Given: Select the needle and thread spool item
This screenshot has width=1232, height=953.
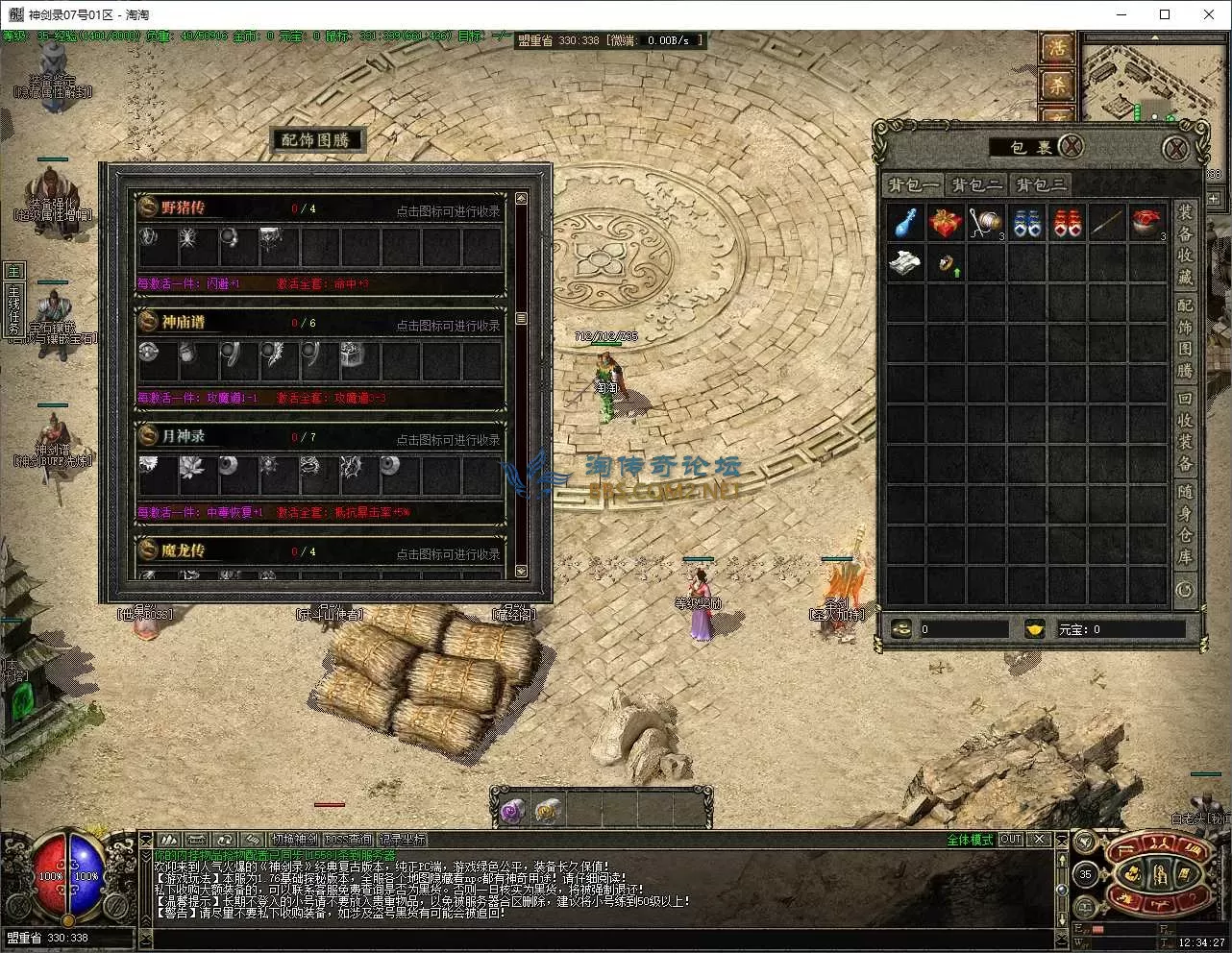Looking at the screenshot, I should coord(985,222).
